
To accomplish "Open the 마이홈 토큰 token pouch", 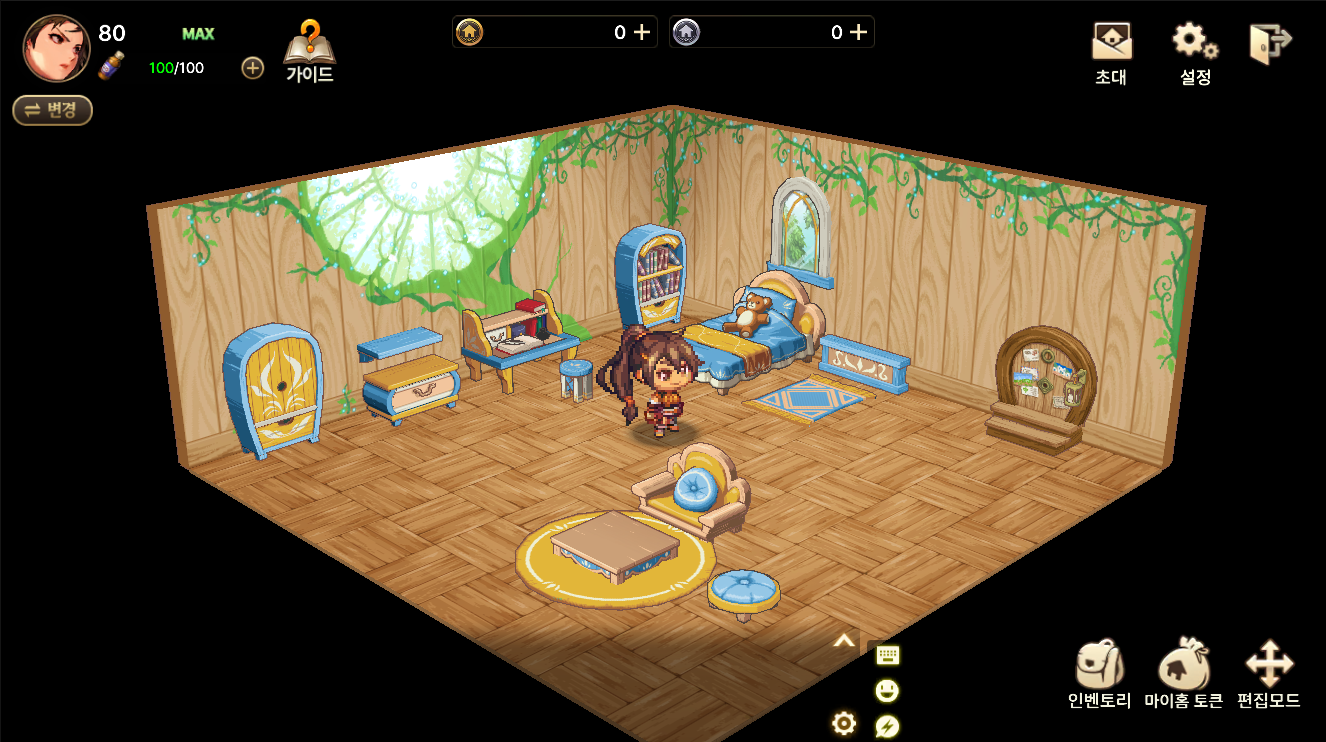I will tap(1184, 674).
